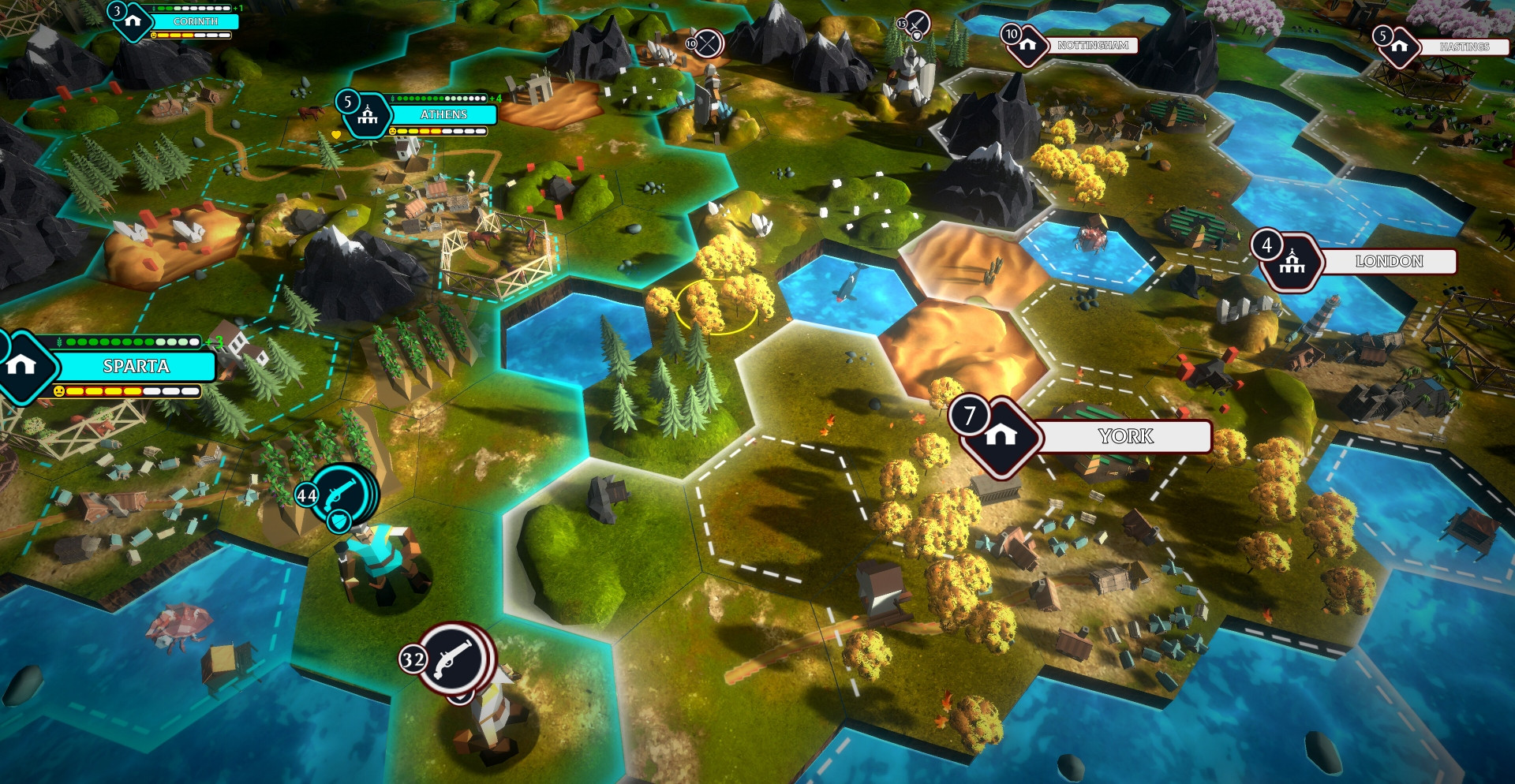Choose the sword unit badge numbered 15
Viewport: 1515px width, 784px height.
[x=916, y=24]
